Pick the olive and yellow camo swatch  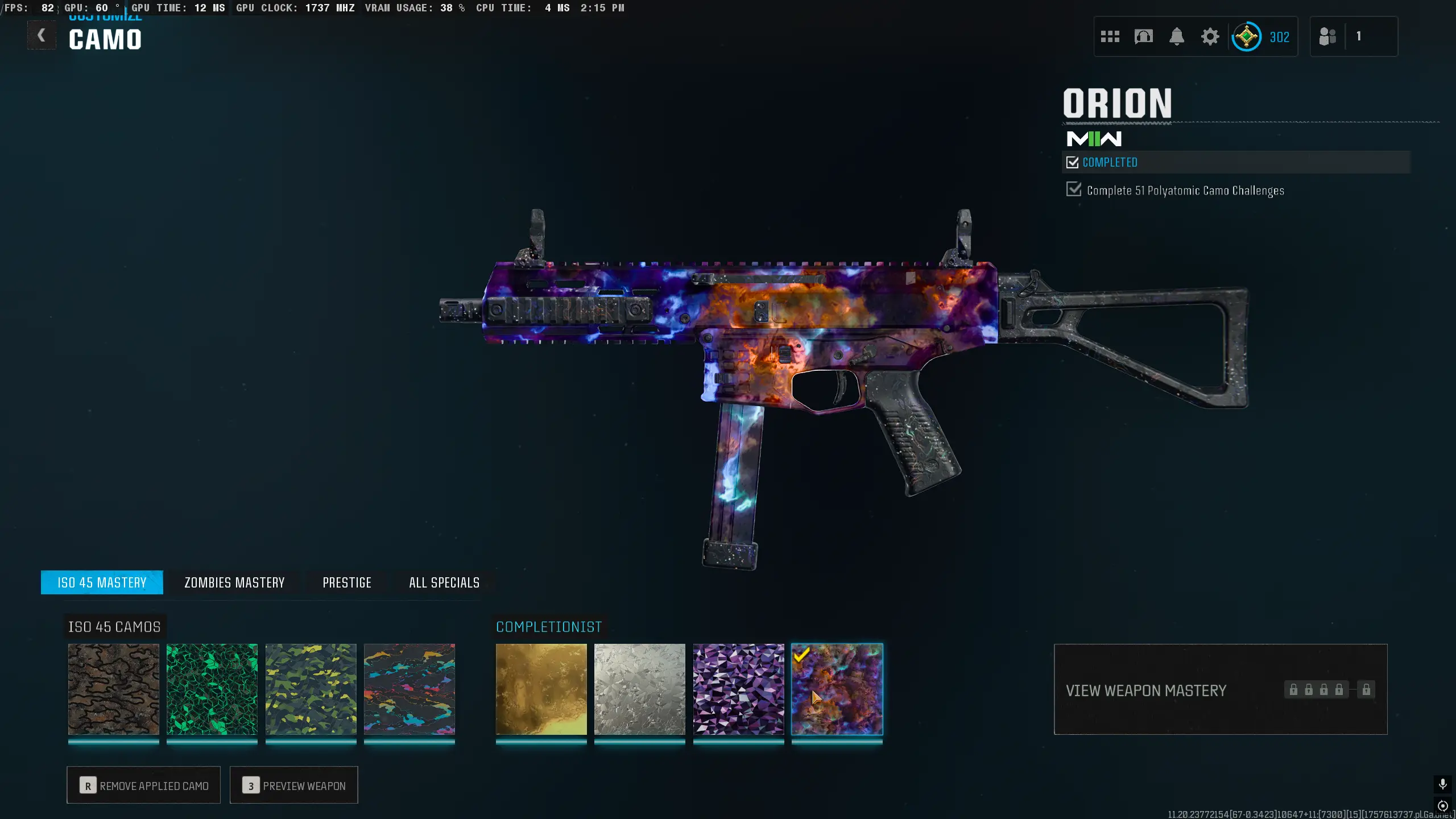coord(311,689)
